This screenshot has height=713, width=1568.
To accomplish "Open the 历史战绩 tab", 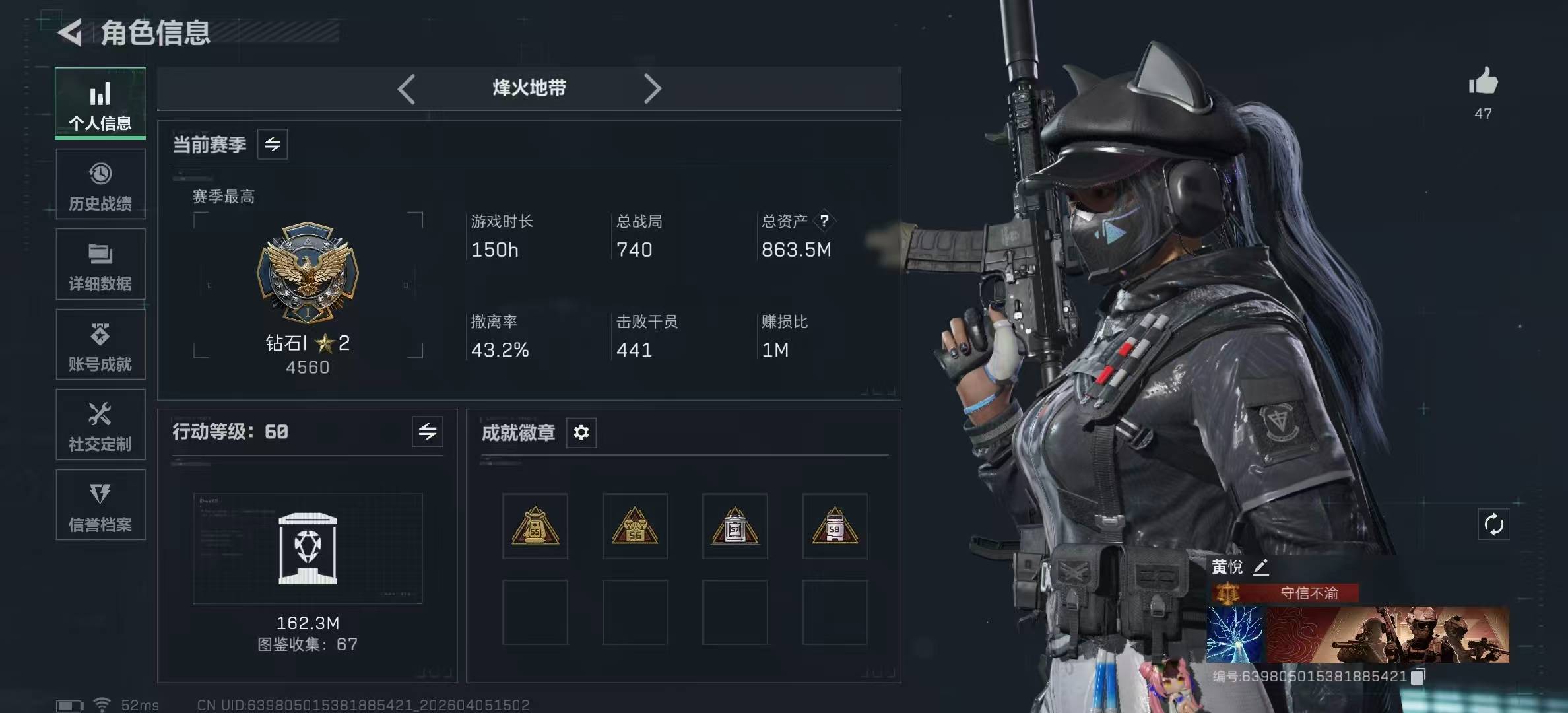I will [x=100, y=184].
